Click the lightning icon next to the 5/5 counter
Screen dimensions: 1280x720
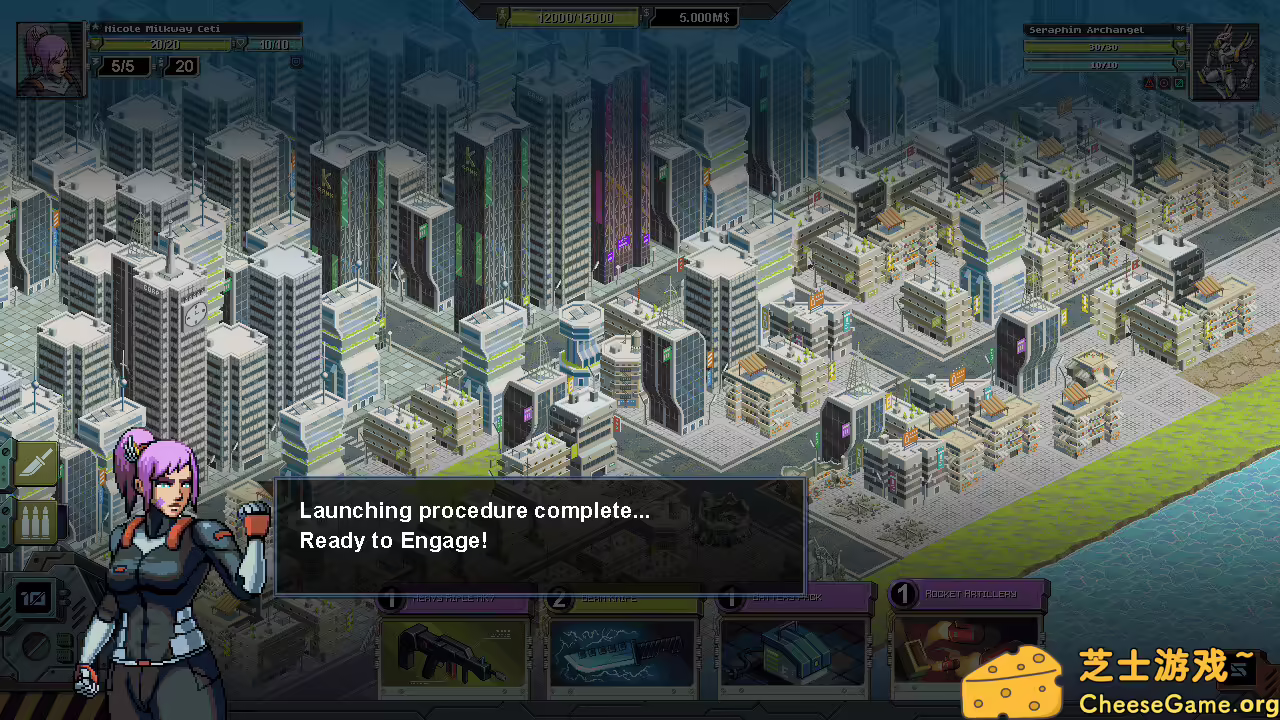pyautogui.click(x=93, y=60)
